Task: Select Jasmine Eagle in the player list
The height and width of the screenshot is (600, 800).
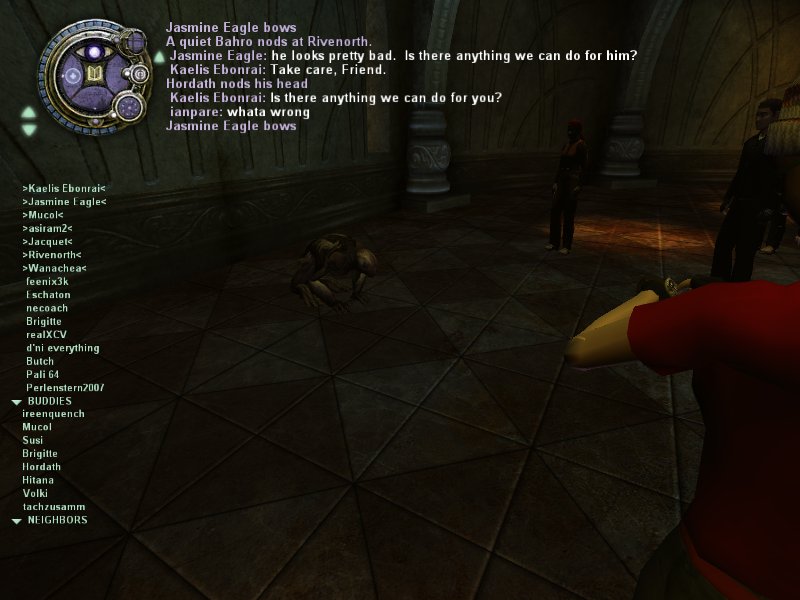Action: [64, 202]
